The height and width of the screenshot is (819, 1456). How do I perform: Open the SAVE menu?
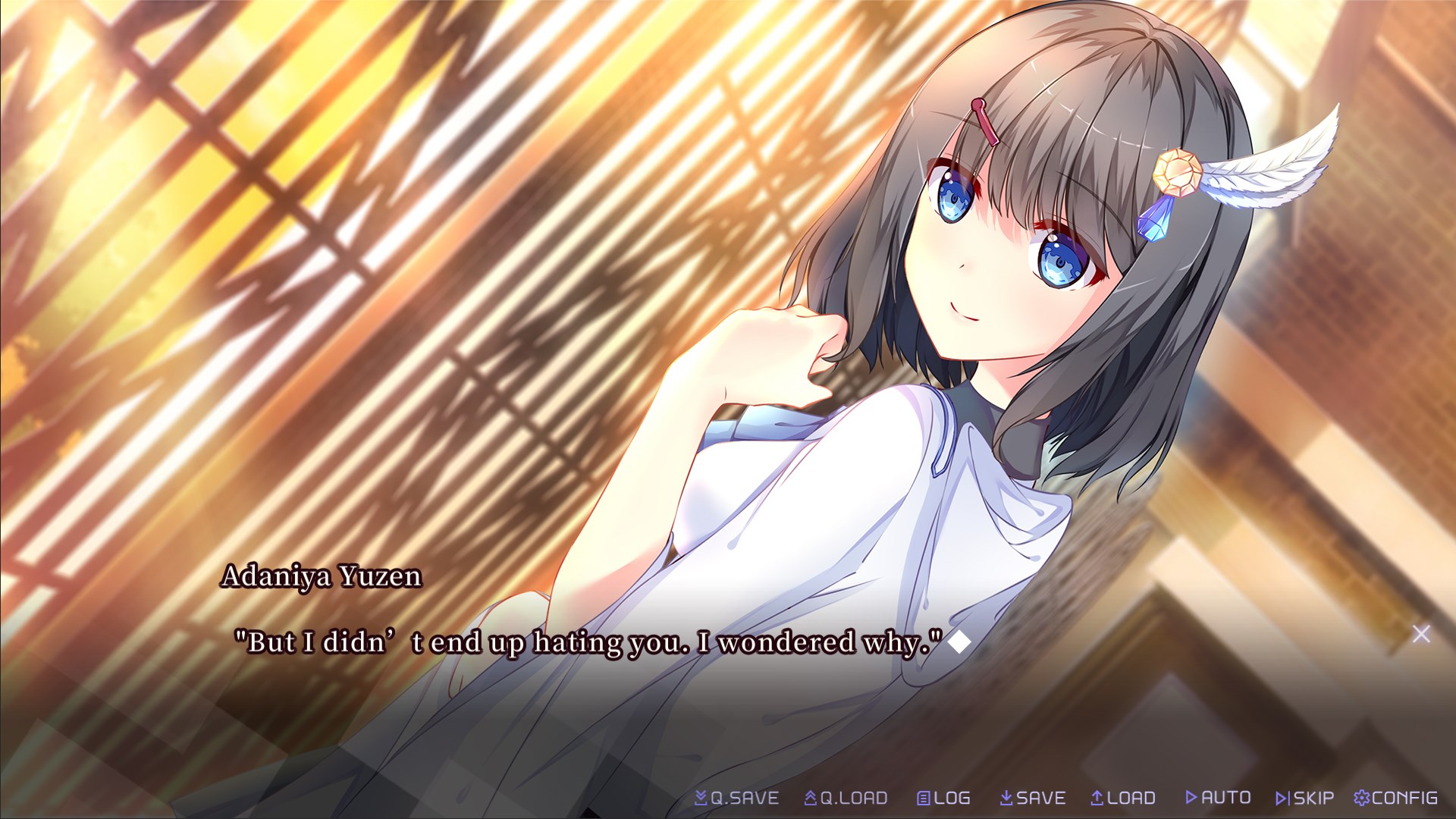(x=1033, y=798)
